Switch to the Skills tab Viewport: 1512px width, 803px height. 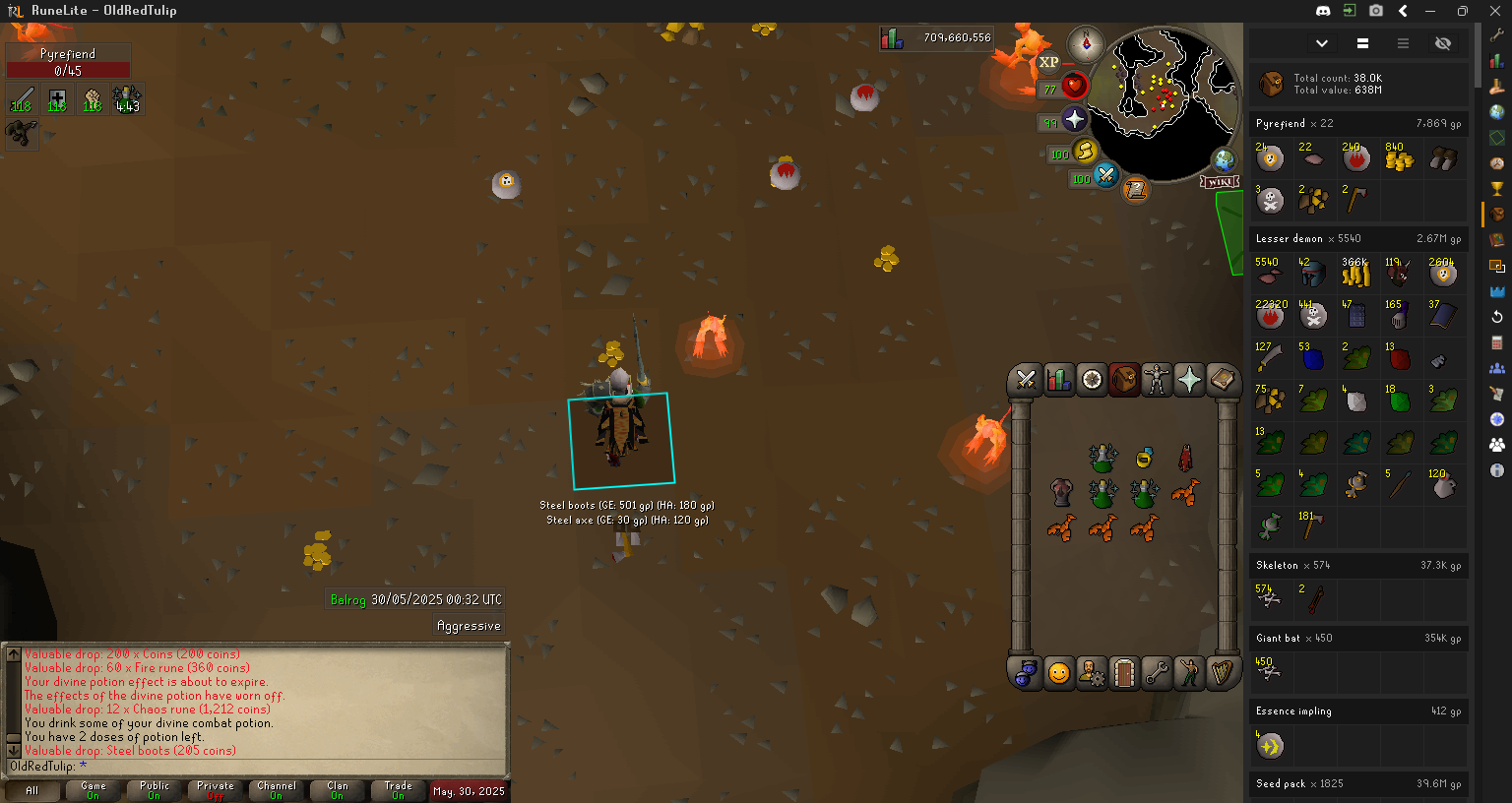(x=1059, y=379)
